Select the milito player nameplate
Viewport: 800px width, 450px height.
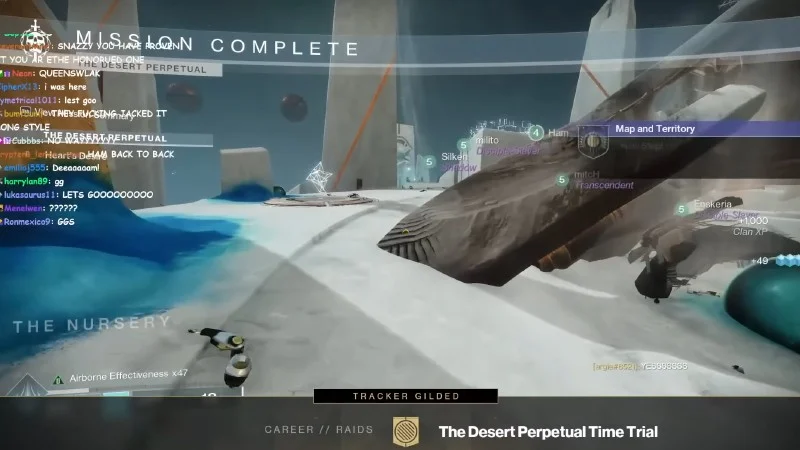click(x=488, y=141)
